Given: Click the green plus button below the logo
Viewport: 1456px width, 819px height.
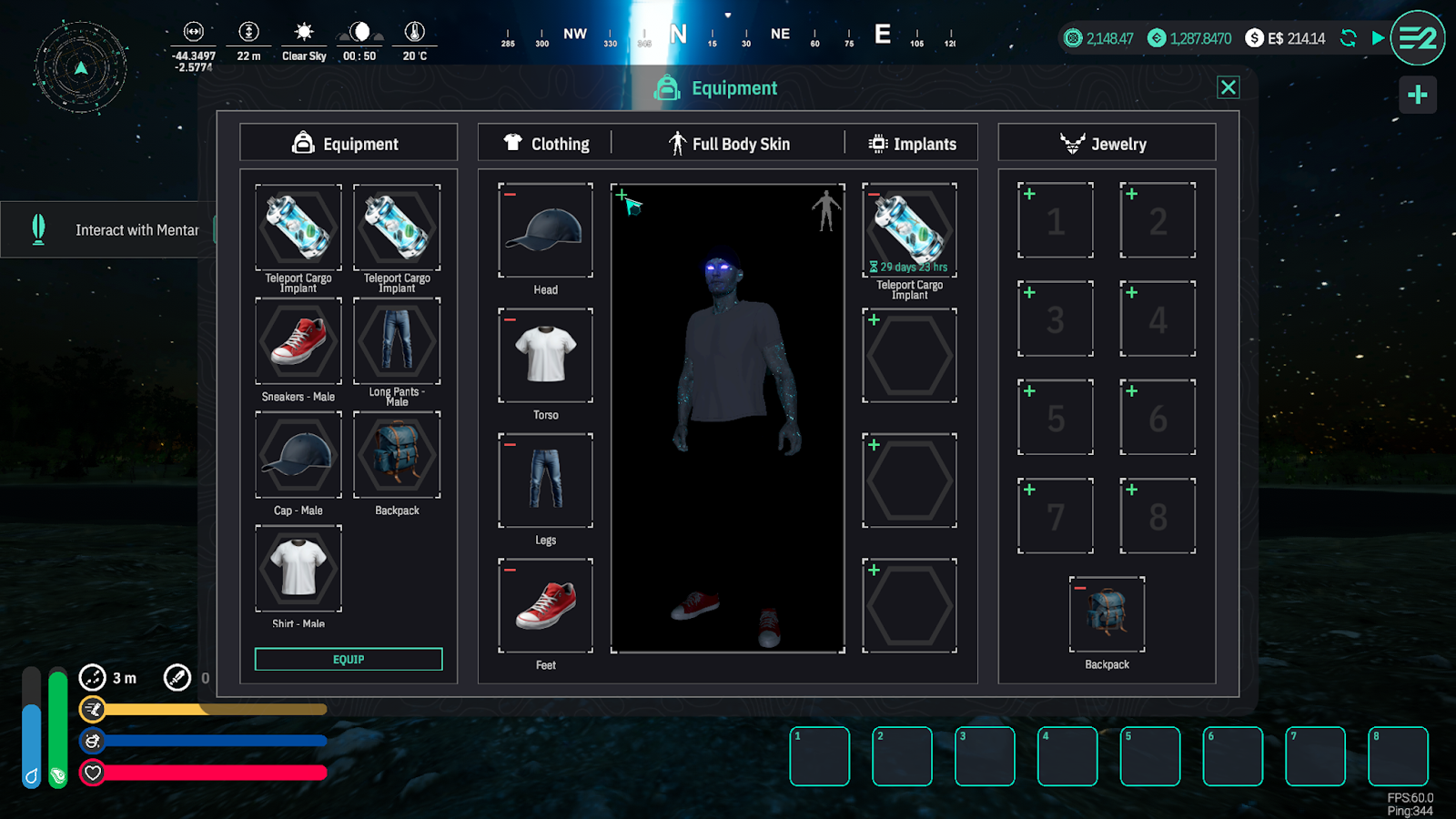Looking at the screenshot, I should (x=1417, y=95).
